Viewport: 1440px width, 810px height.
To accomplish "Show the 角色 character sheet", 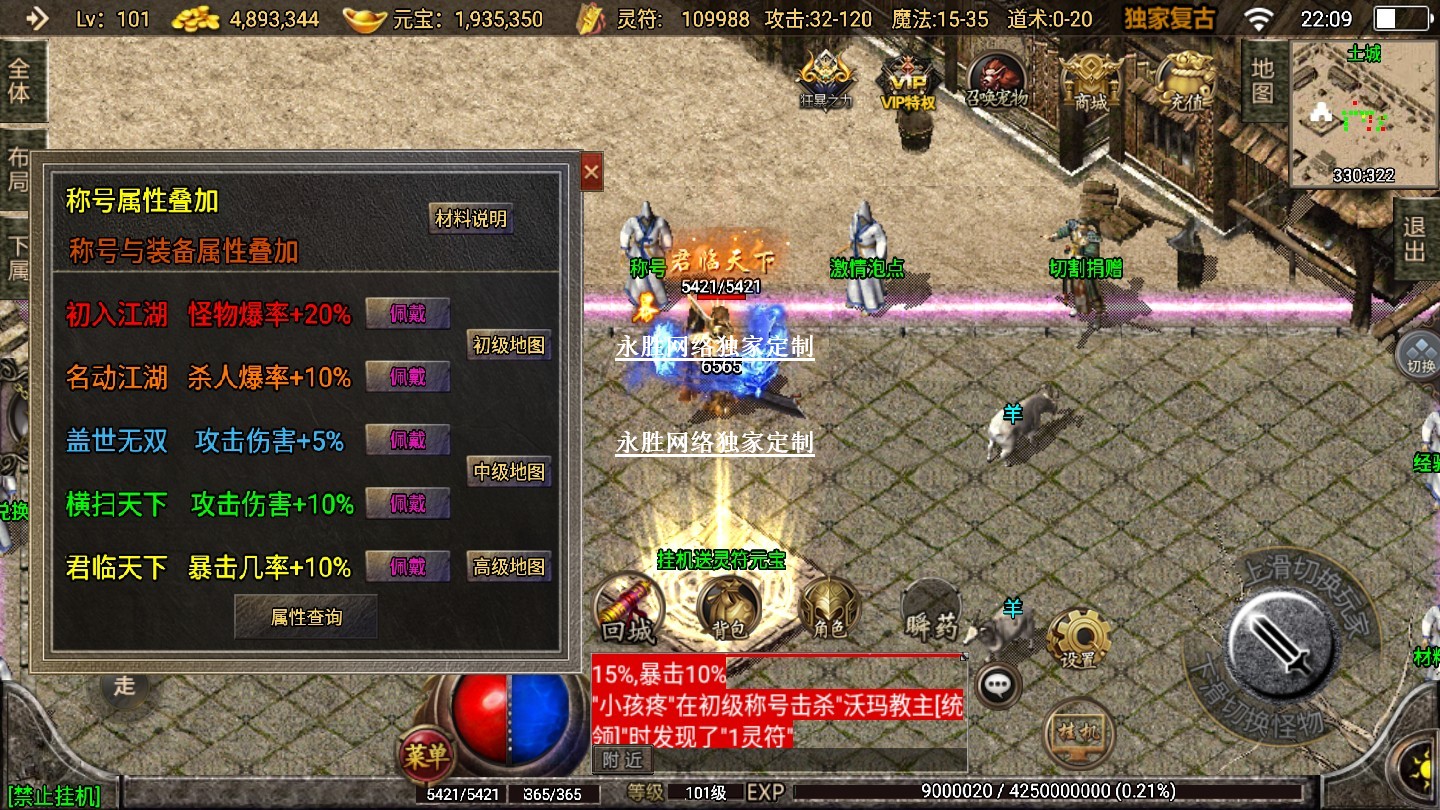I will point(830,607).
